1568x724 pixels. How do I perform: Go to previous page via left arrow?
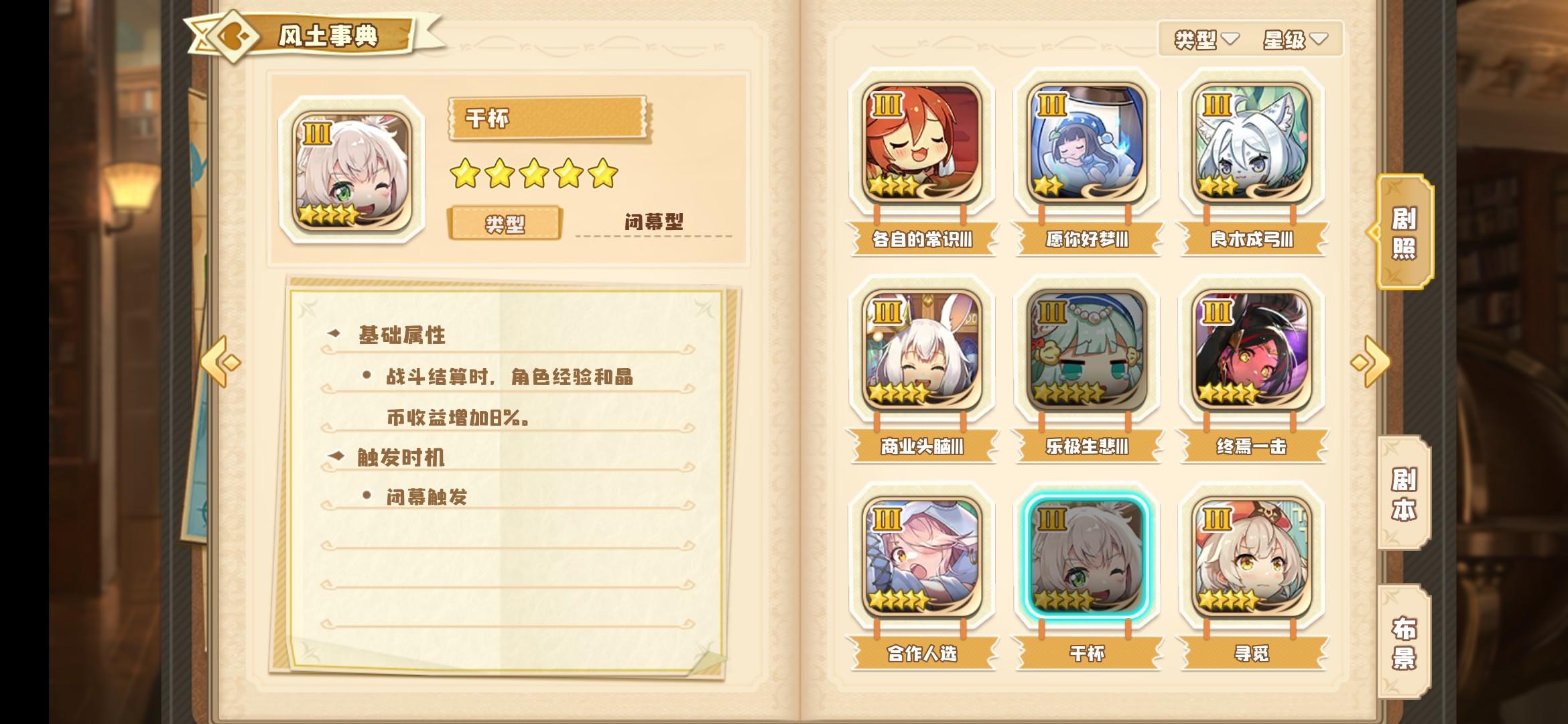pyautogui.click(x=220, y=361)
